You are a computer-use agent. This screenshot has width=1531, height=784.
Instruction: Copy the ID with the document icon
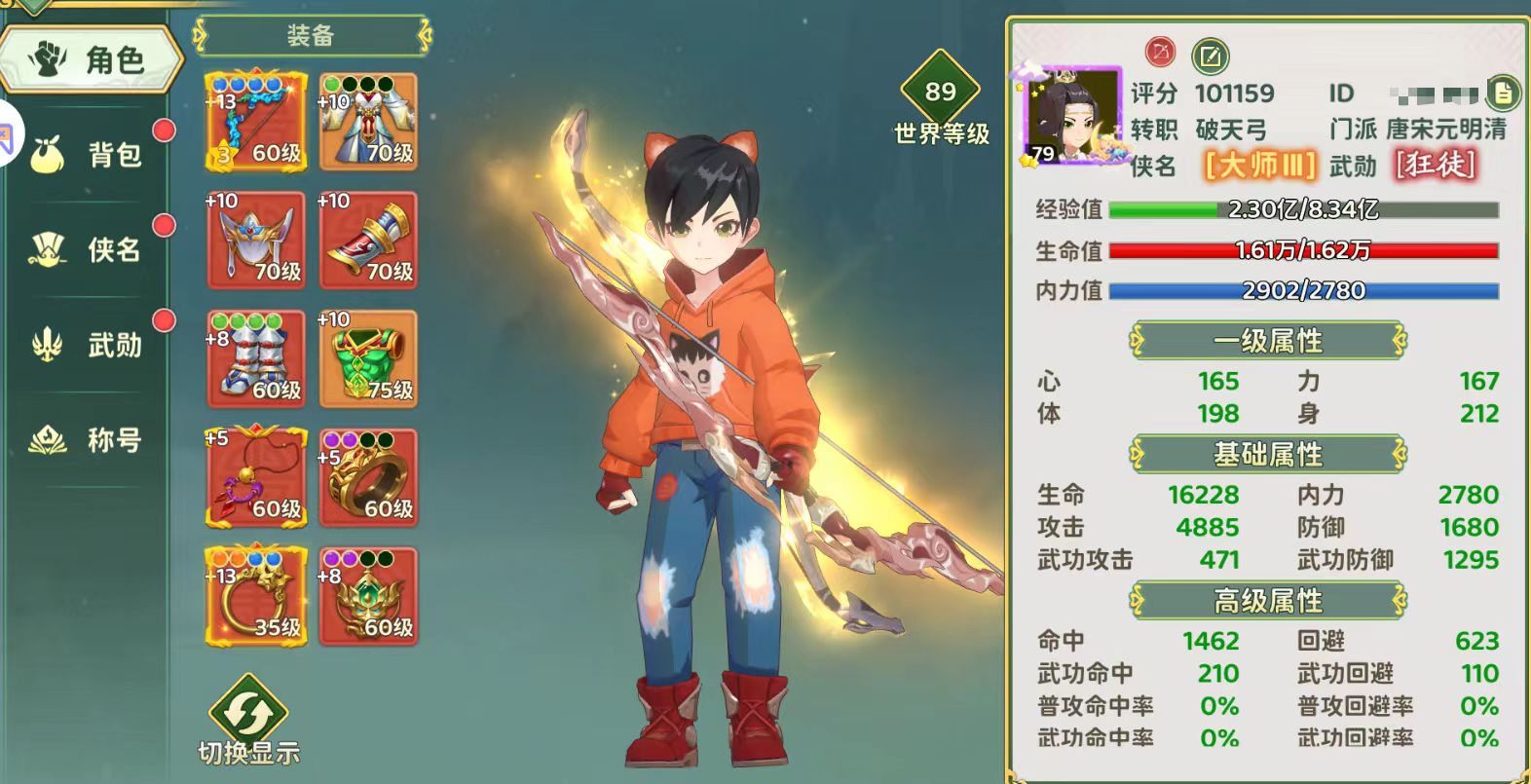point(1503,93)
